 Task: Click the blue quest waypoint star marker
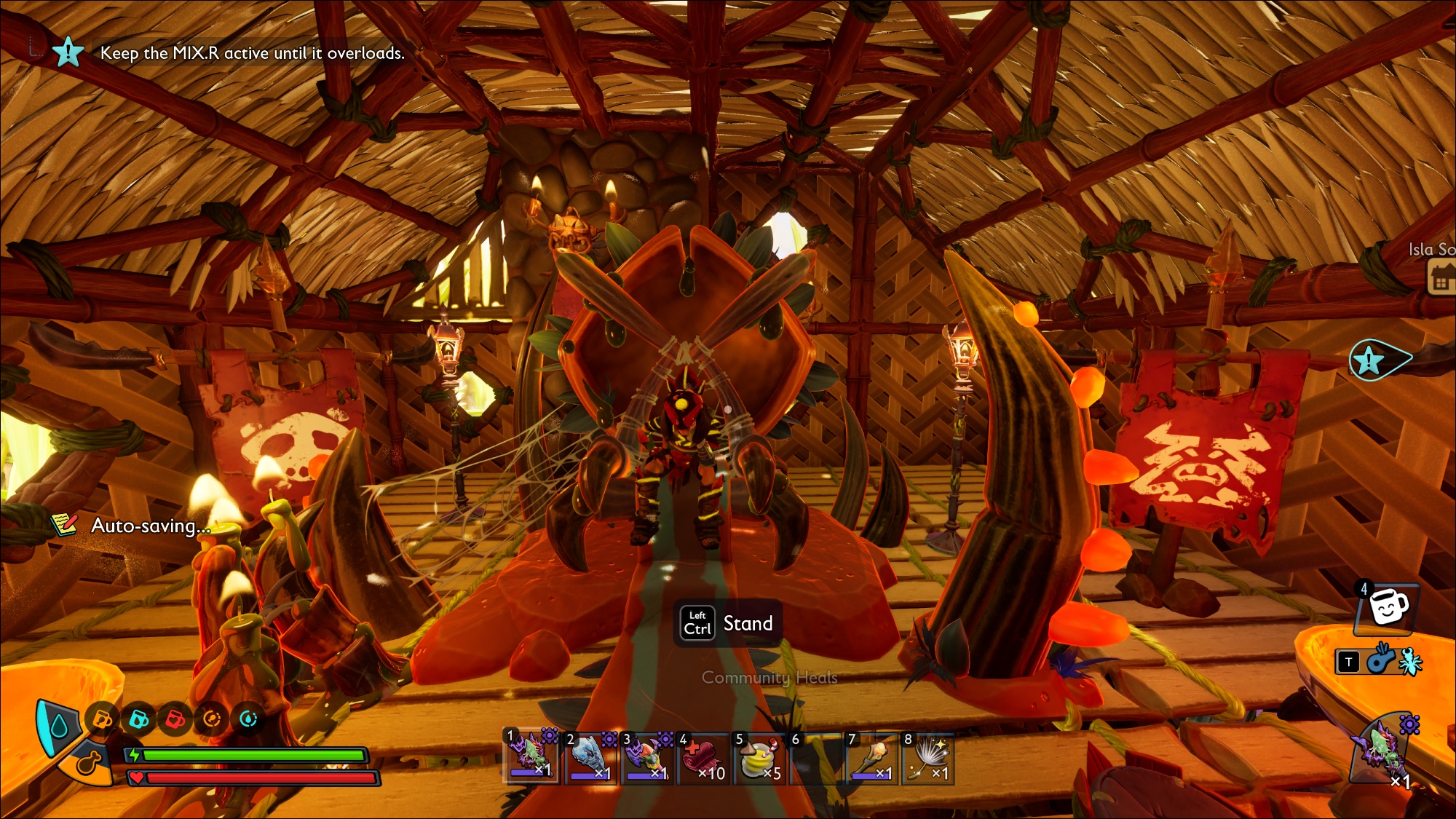point(1370,360)
